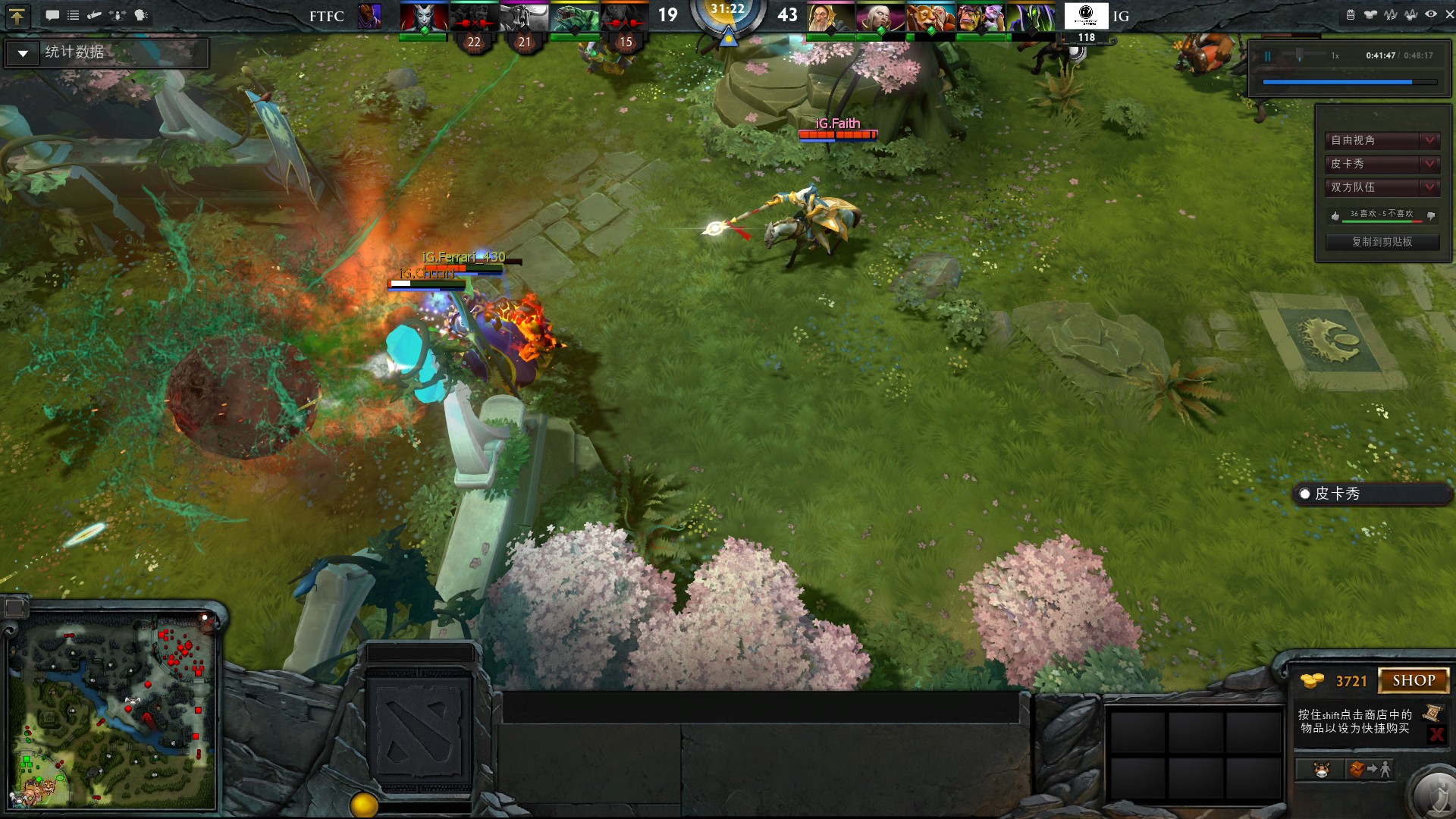
Task: Like the replay with thumbs up
Action: [x=1335, y=216]
